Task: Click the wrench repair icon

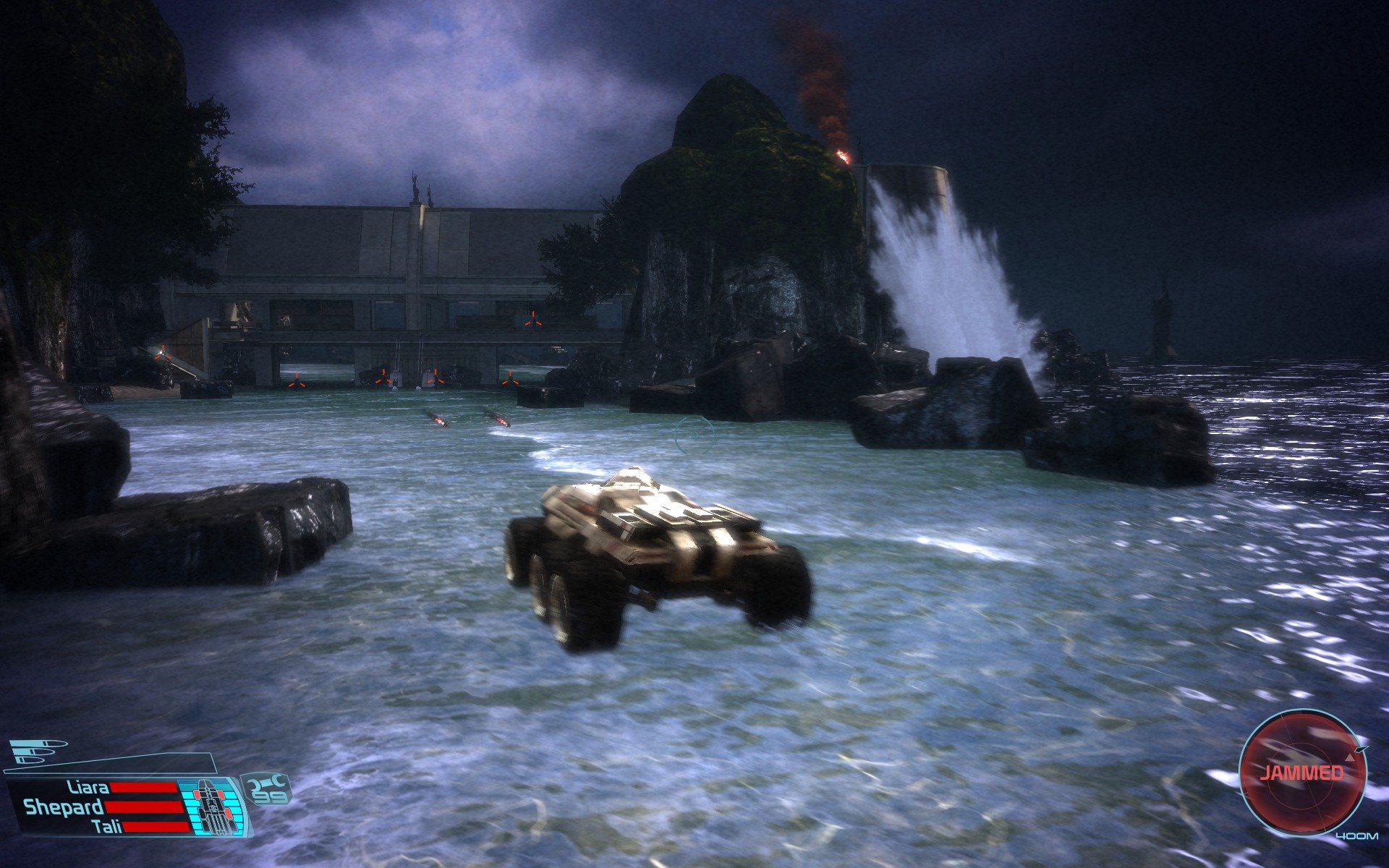Action: point(266,782)
